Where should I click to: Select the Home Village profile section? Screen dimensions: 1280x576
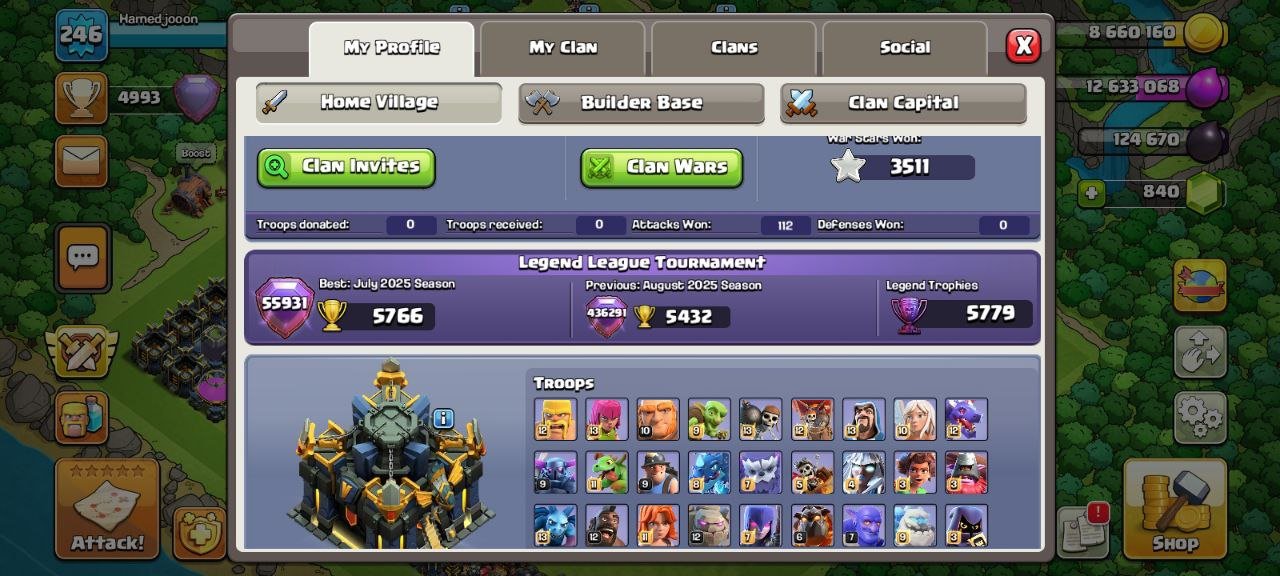[x=378, y=102]
